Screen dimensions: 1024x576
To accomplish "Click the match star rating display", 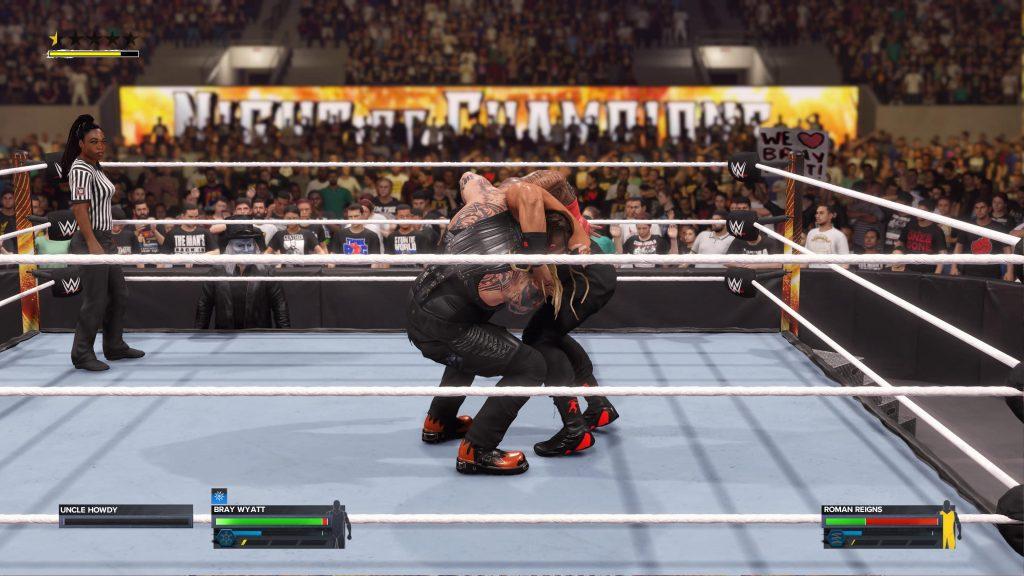I will tap(93, 40).
